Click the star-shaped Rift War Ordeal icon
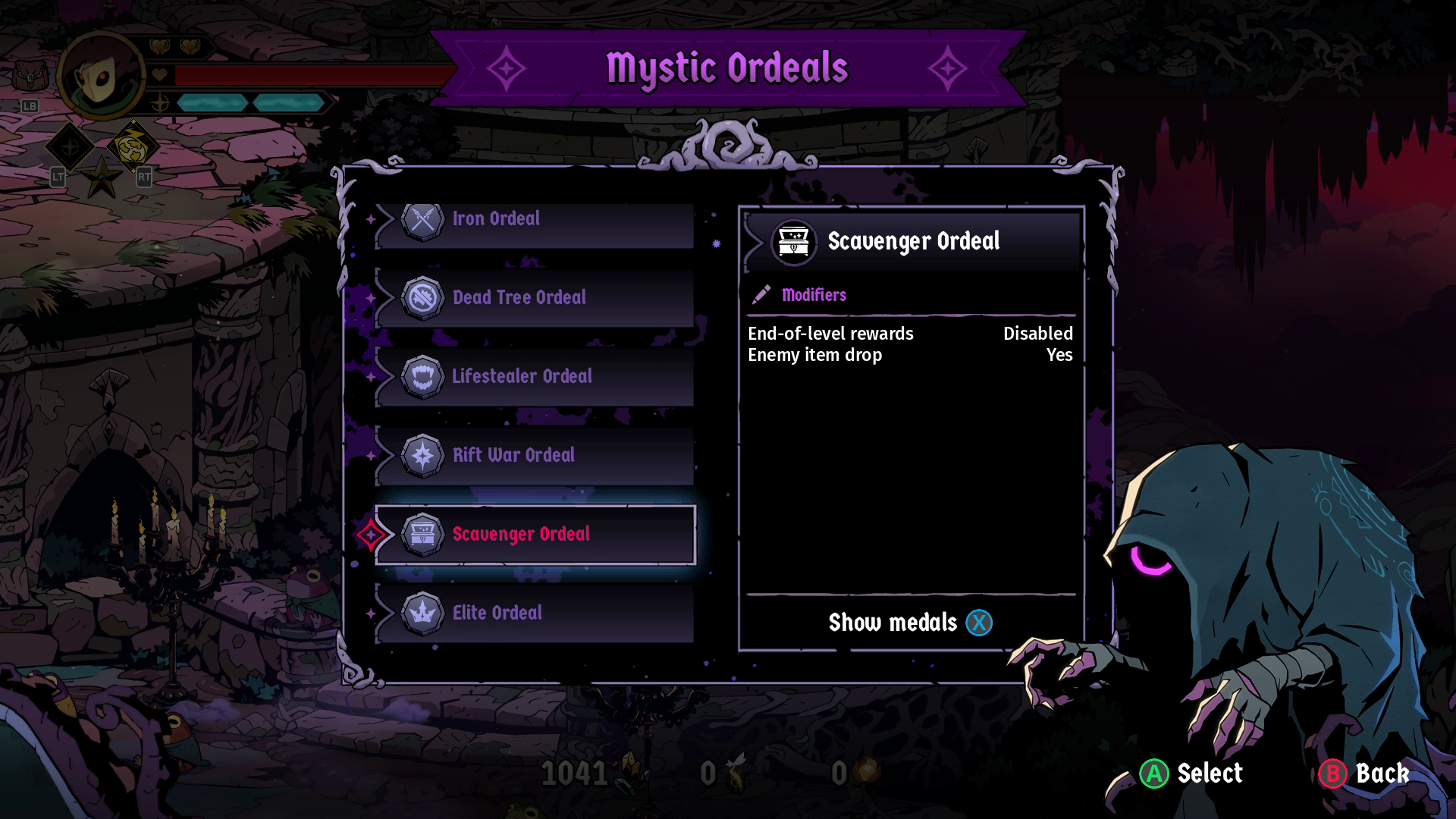This screenshot has height=819, width=1456. pos(423,455)
